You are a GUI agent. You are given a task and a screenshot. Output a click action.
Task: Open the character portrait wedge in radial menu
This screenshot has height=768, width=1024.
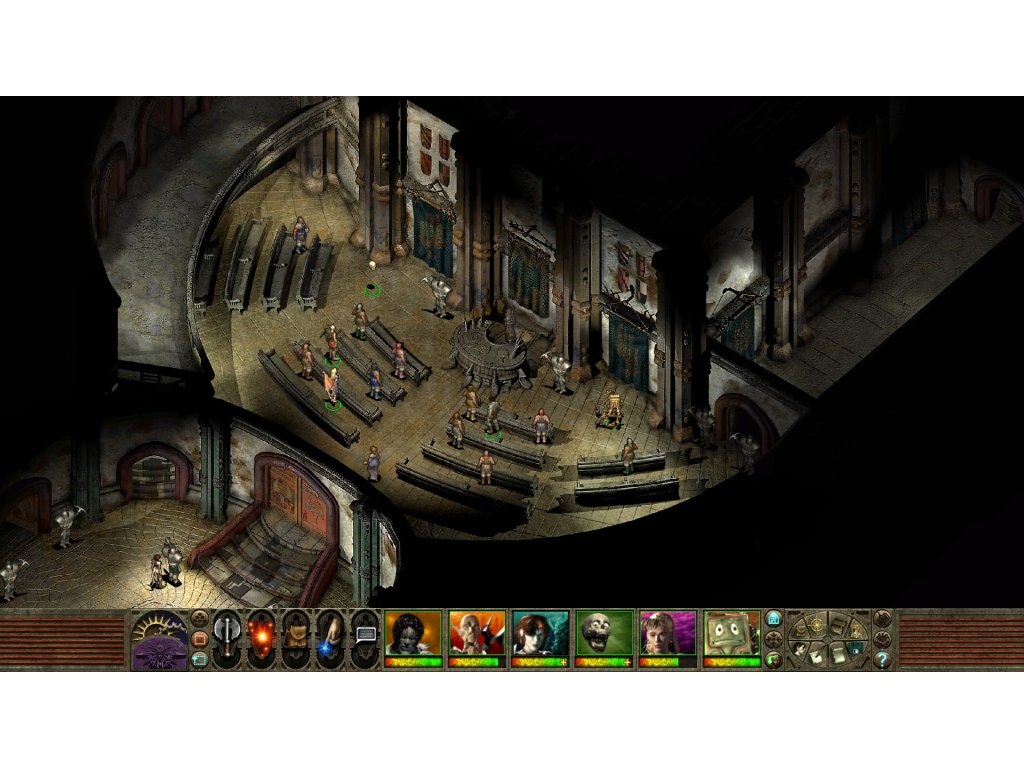coord(800,648)
